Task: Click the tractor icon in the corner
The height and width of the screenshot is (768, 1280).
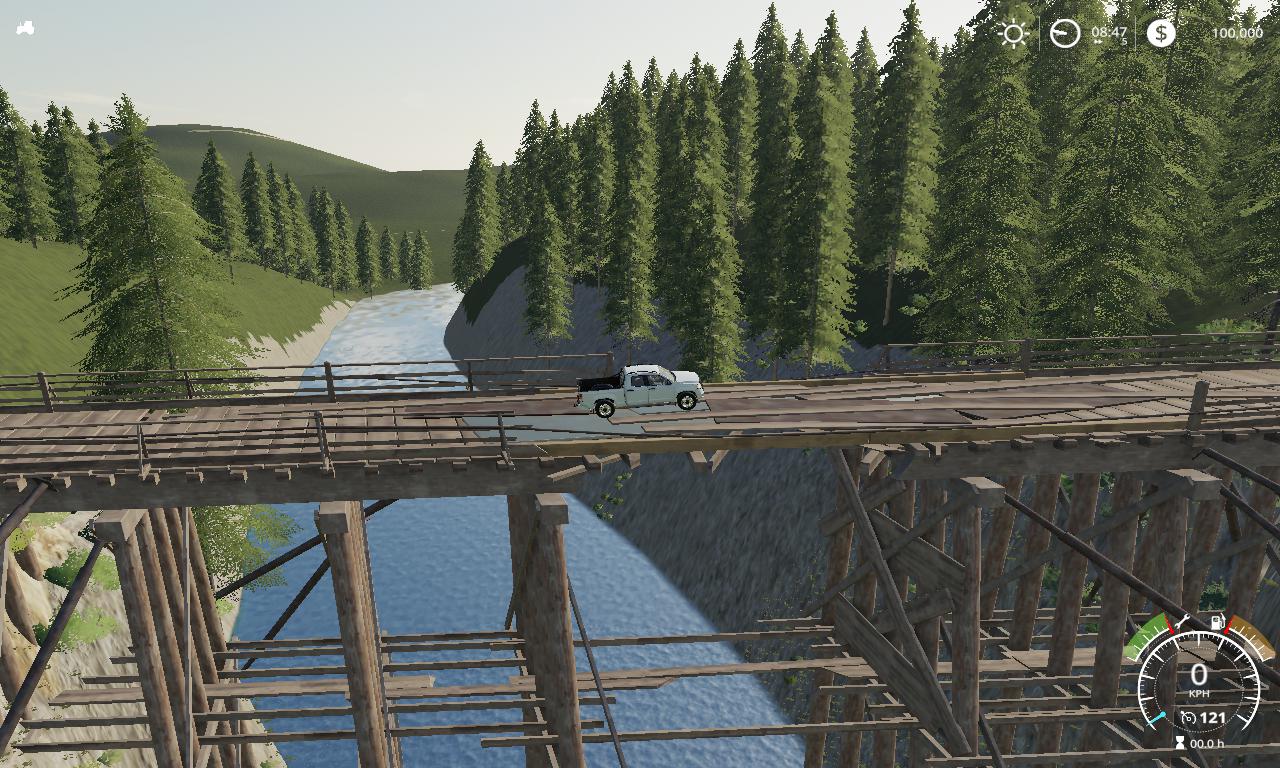Action: [25, 29]
